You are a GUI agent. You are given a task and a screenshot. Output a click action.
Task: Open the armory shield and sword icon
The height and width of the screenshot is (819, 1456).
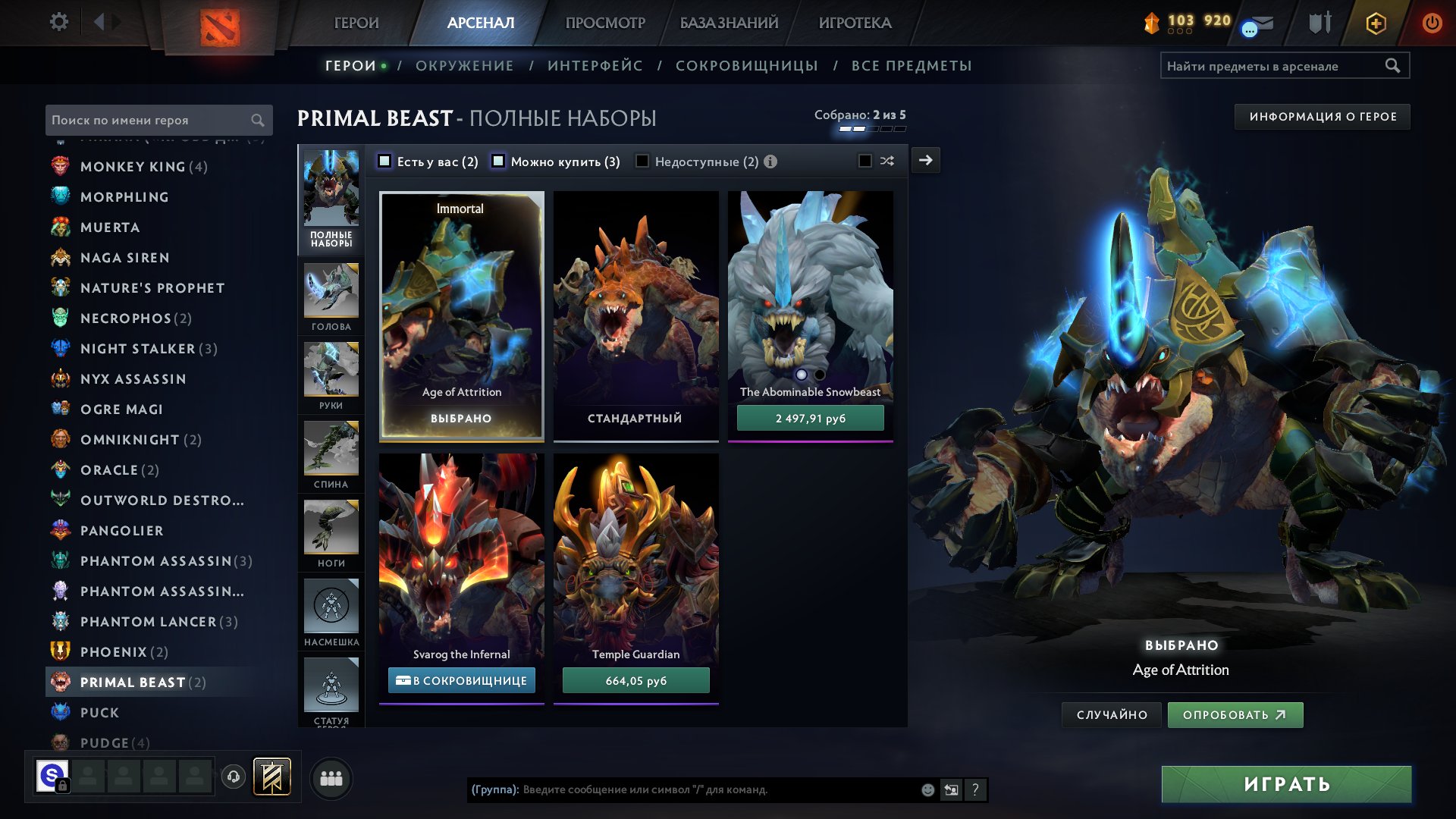[x=1318, y=23]
